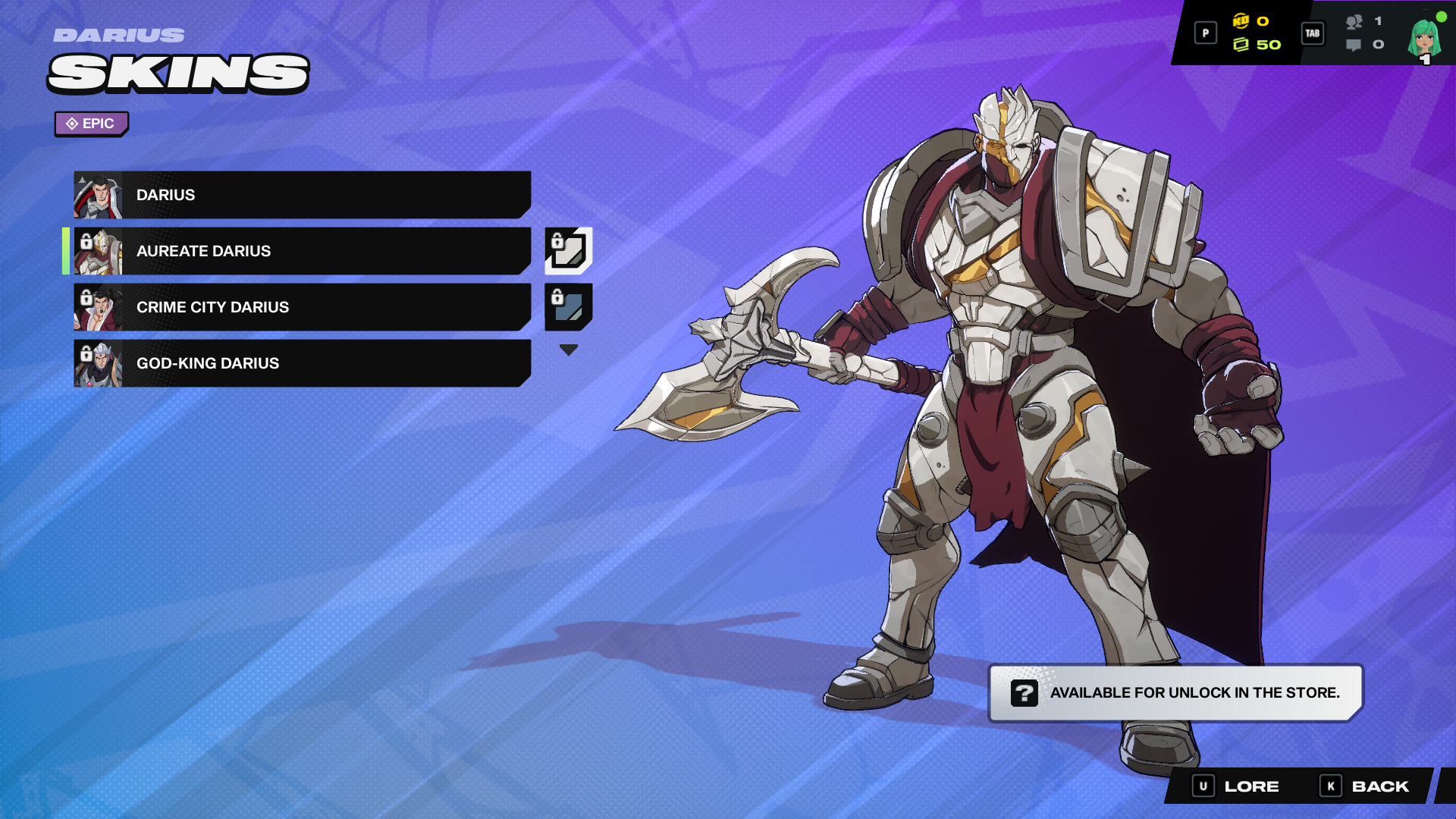Select the God-King Darius skin entry
The width and height of the screenshot is (1456, 819).
[303, 363]
